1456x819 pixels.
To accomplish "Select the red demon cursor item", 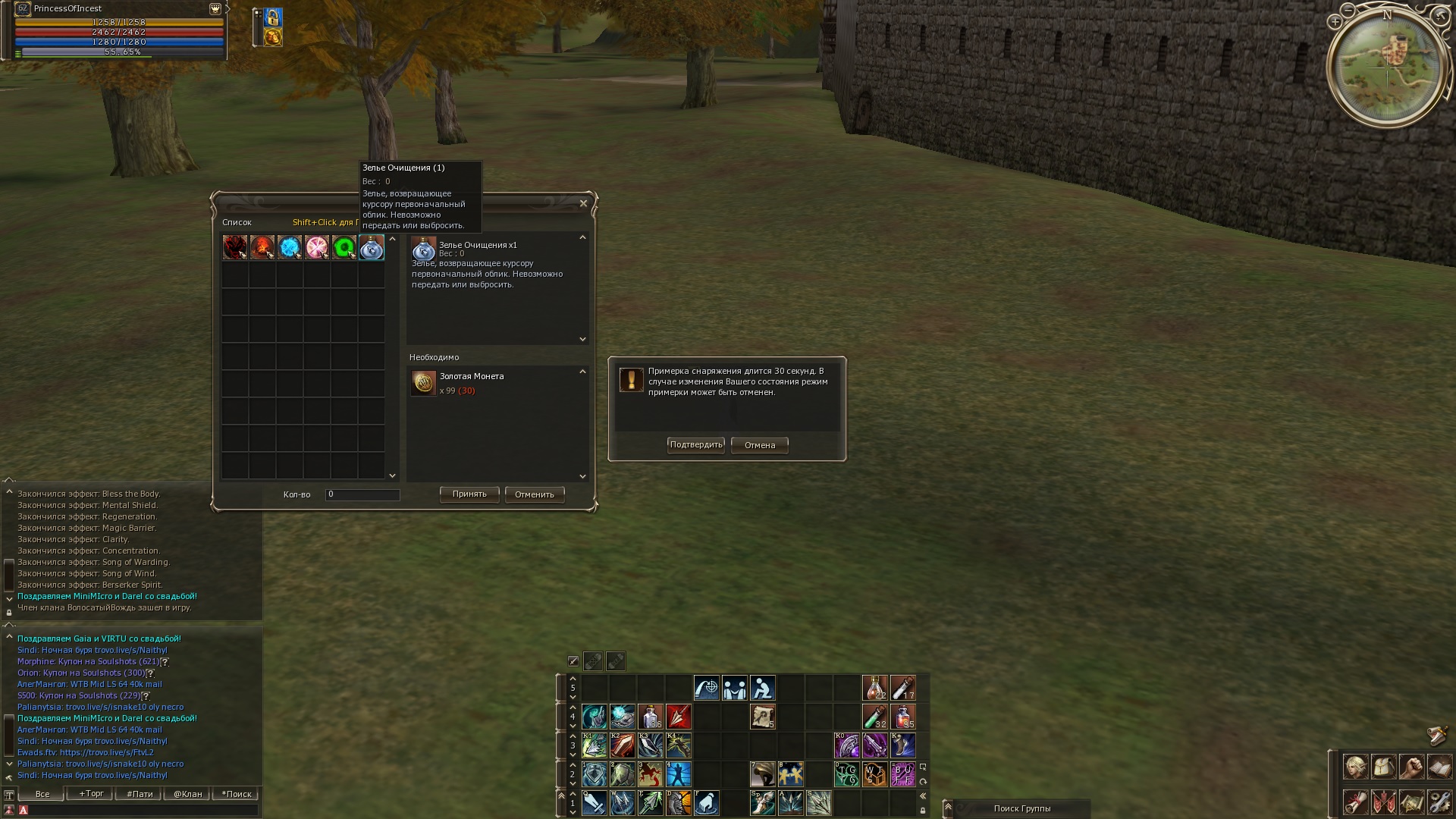I will (235, 247).
